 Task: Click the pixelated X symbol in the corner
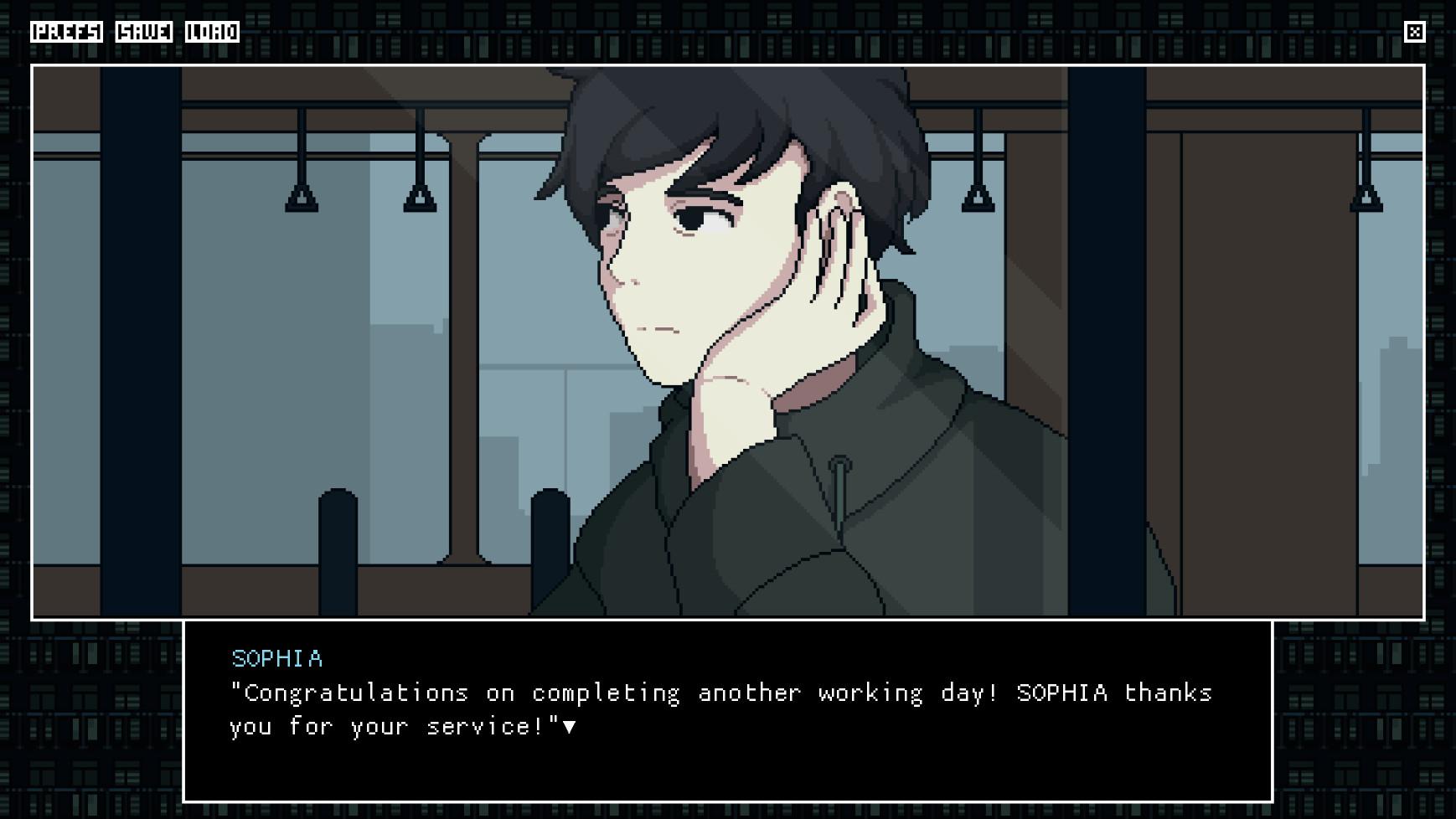pyautogui.click(x=1416, y=33)
